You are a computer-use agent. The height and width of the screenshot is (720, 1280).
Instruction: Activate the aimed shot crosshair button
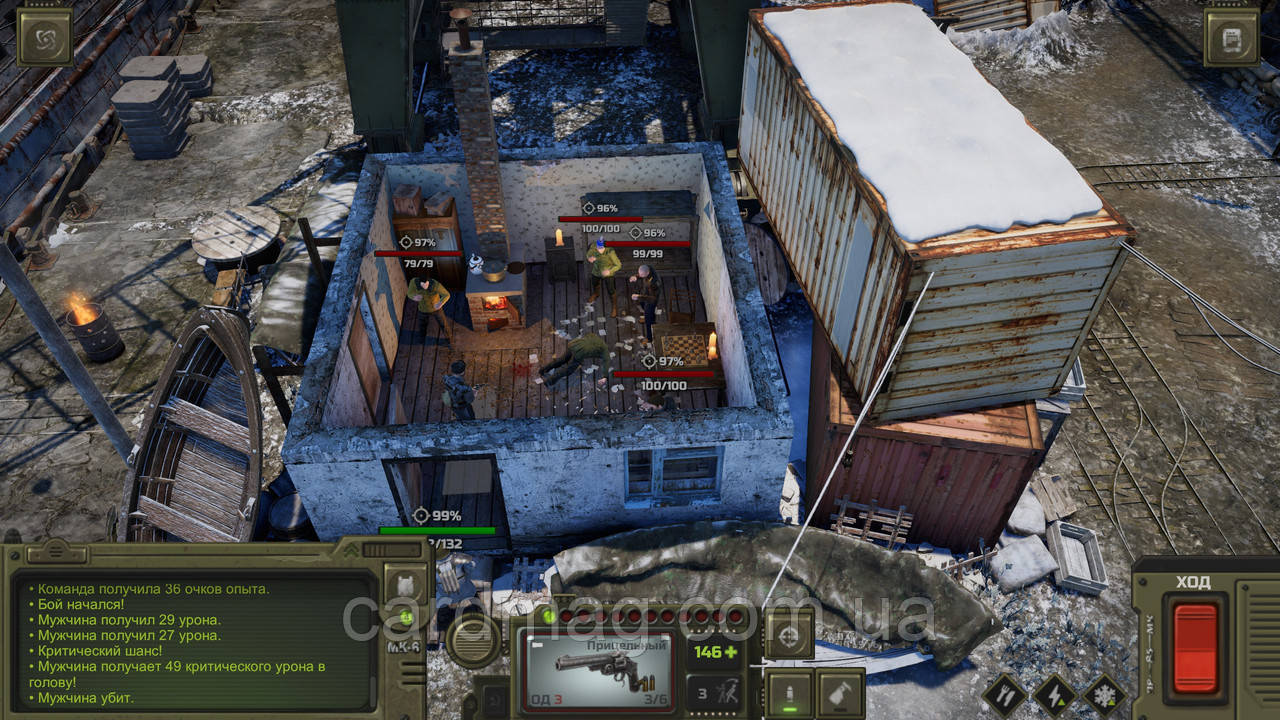(789, 633)
